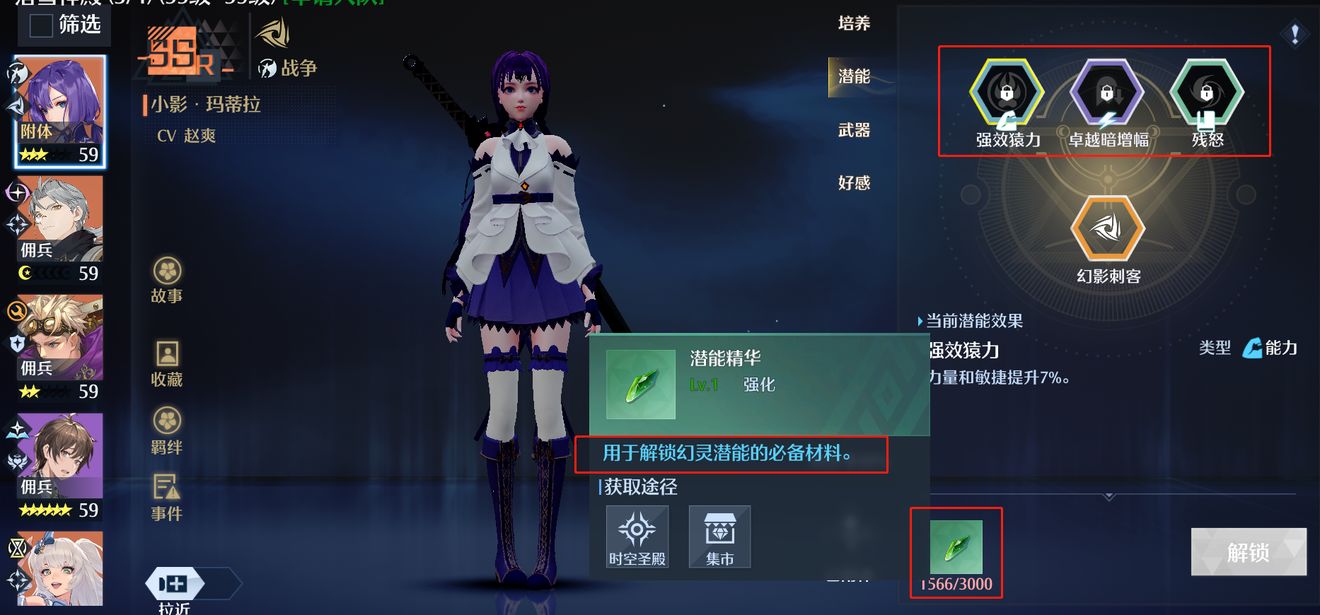Open the 事件 events page
Viewport: 1320px width, 615px height.
pos(167,497)
